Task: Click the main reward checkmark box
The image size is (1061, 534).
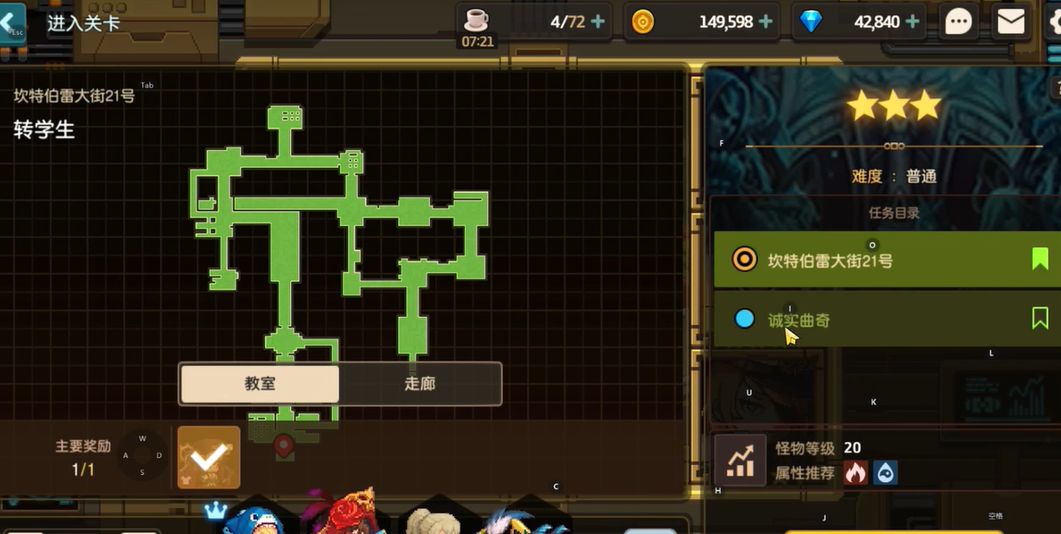Action: tap(209, 458)
